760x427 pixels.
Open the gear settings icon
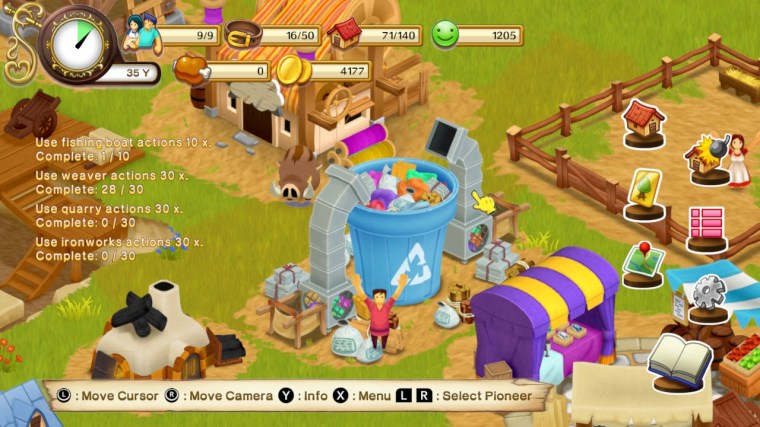(707, 294)
